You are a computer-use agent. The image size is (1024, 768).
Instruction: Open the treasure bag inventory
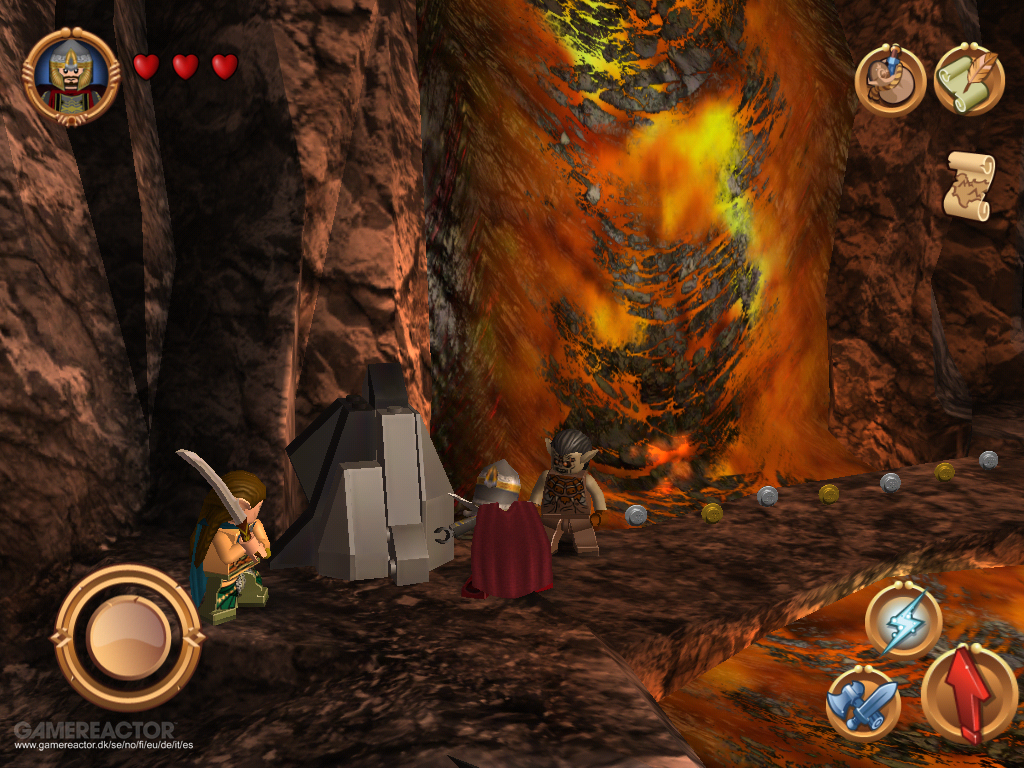coord(890,80)
